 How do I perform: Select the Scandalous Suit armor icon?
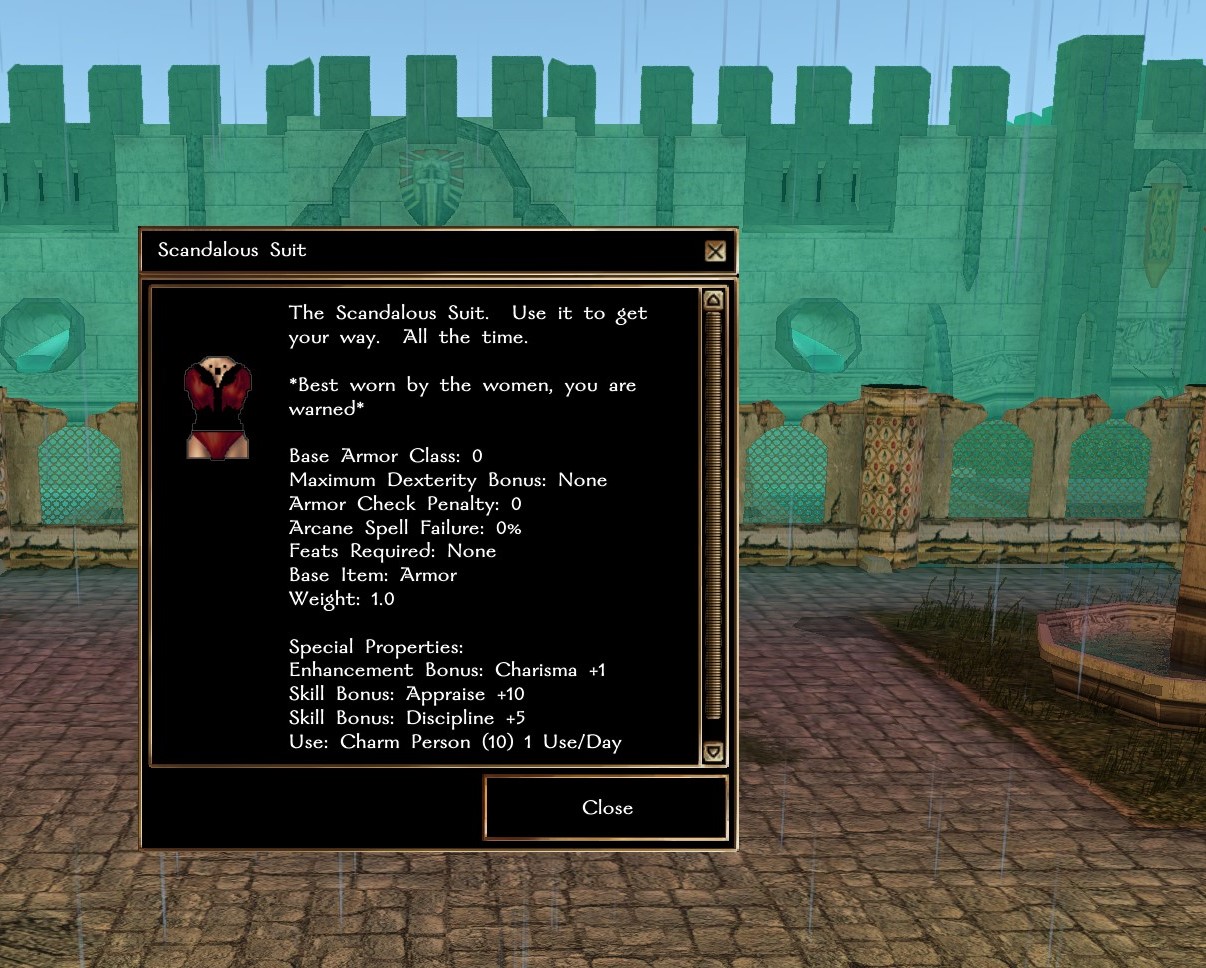click(216, 409)
